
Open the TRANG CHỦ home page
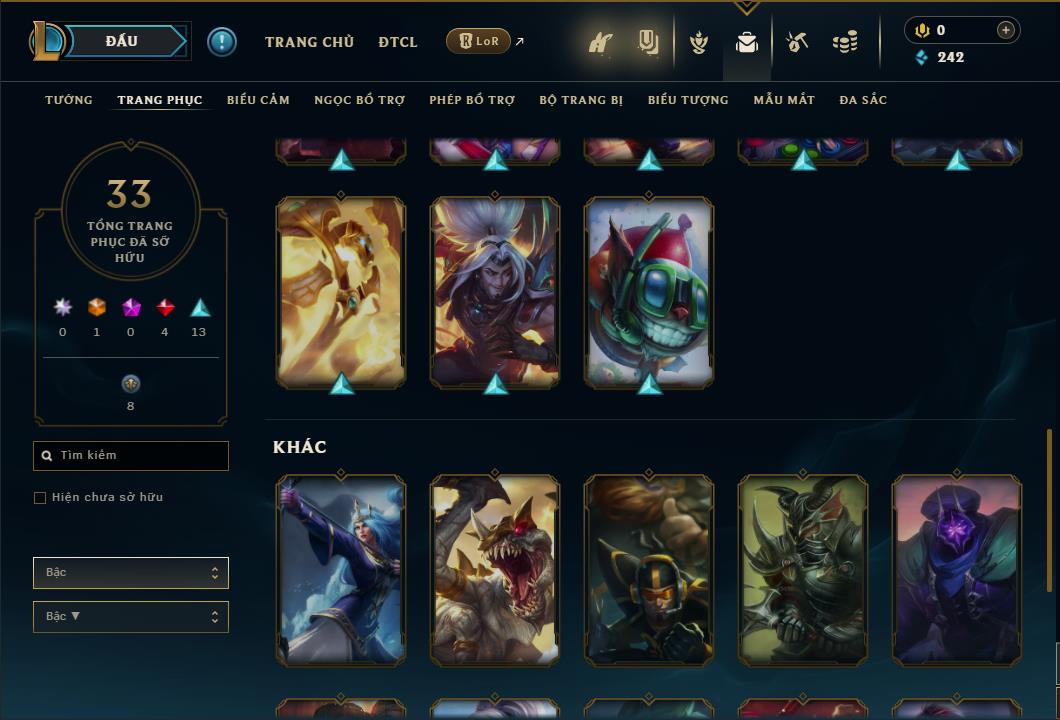(309, 42)
